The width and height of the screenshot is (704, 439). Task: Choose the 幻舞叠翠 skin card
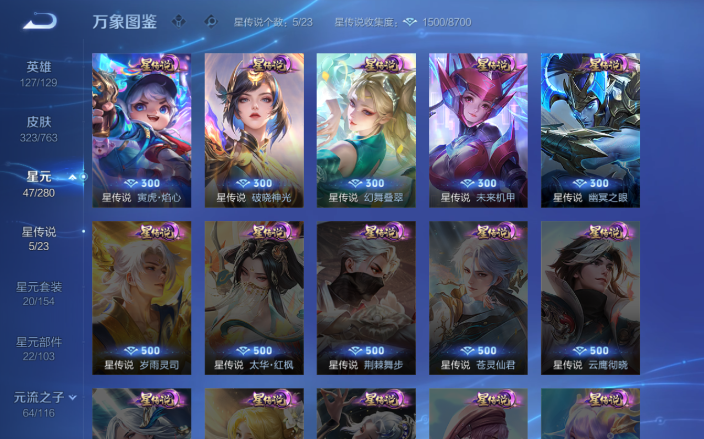coord(366,129)
